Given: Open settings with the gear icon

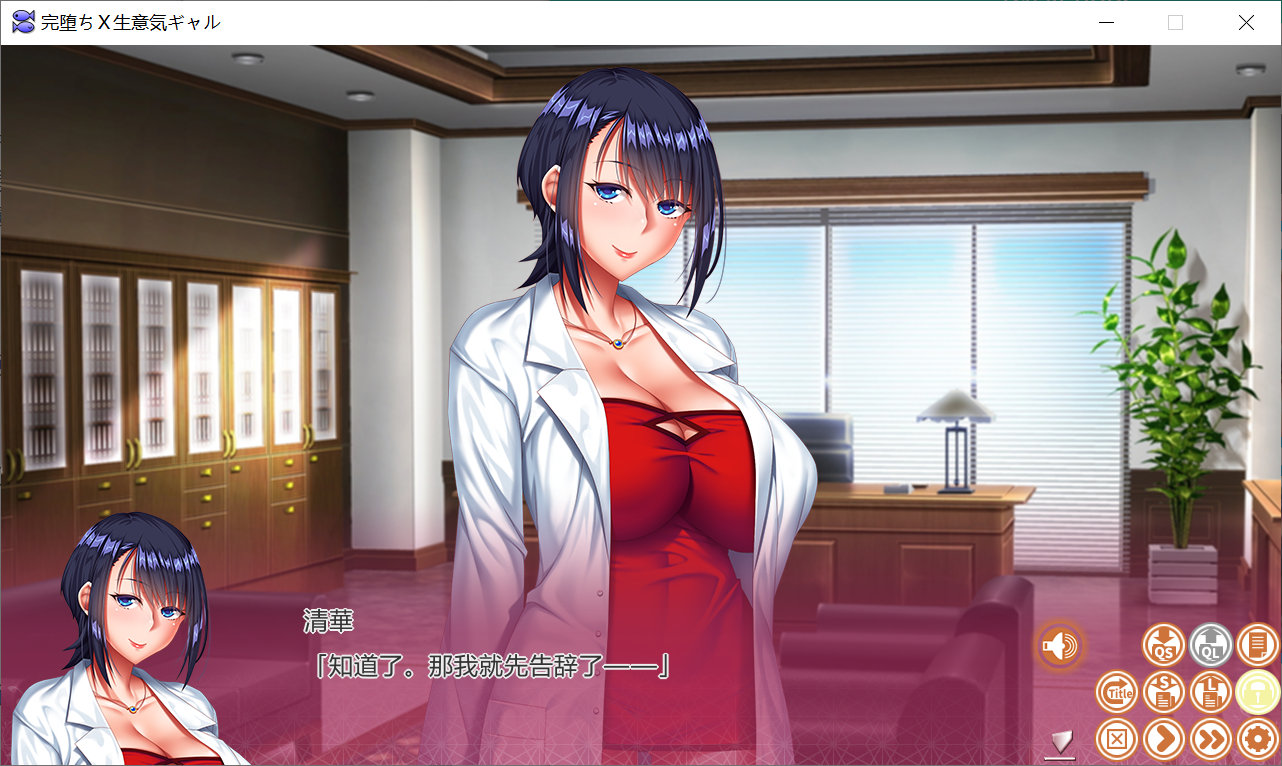Looking at the screenshot, I should [1257, 739].
